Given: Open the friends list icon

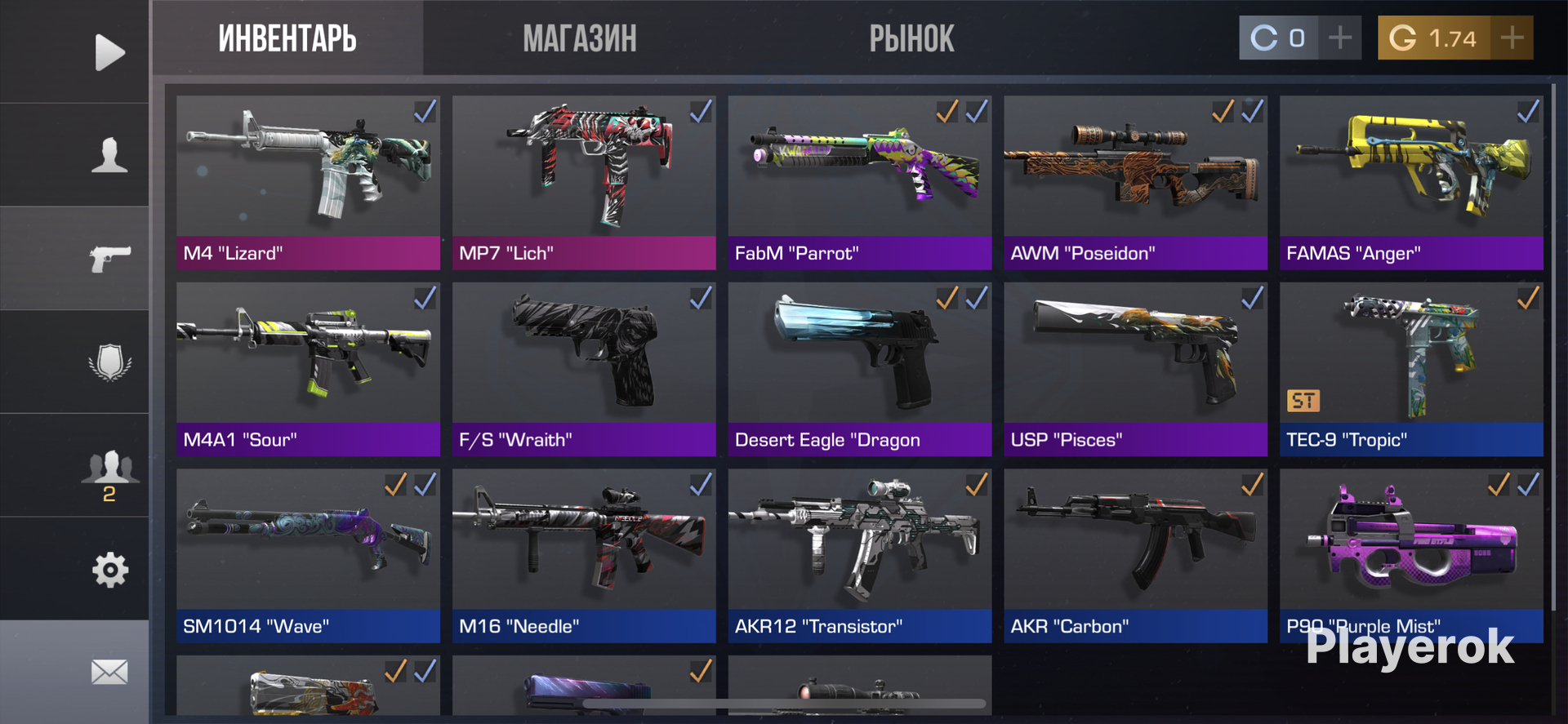Looking at the screenshot, I should 109,469.
